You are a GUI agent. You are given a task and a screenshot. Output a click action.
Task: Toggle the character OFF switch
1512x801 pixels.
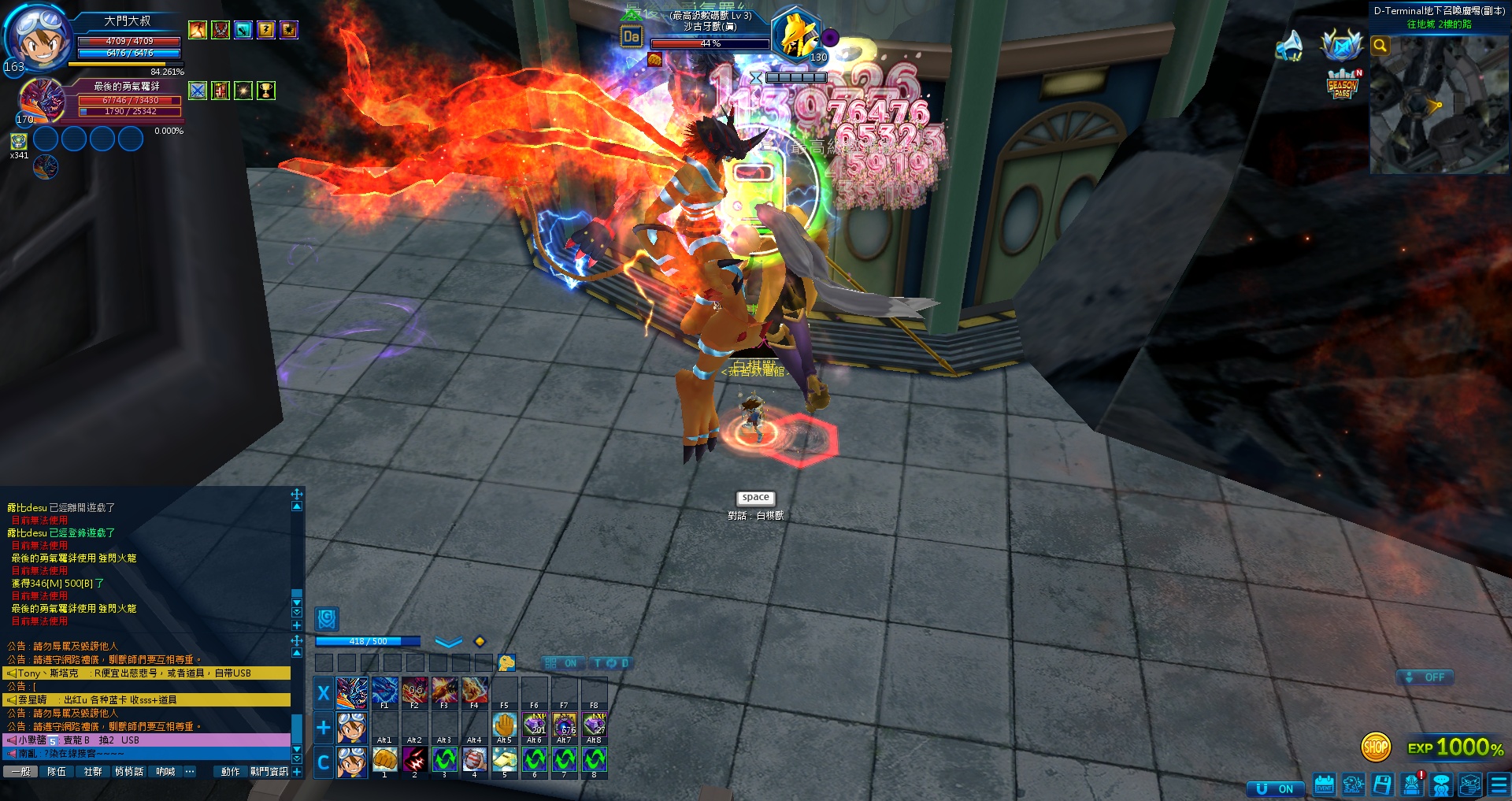[x=1425, y=677]
